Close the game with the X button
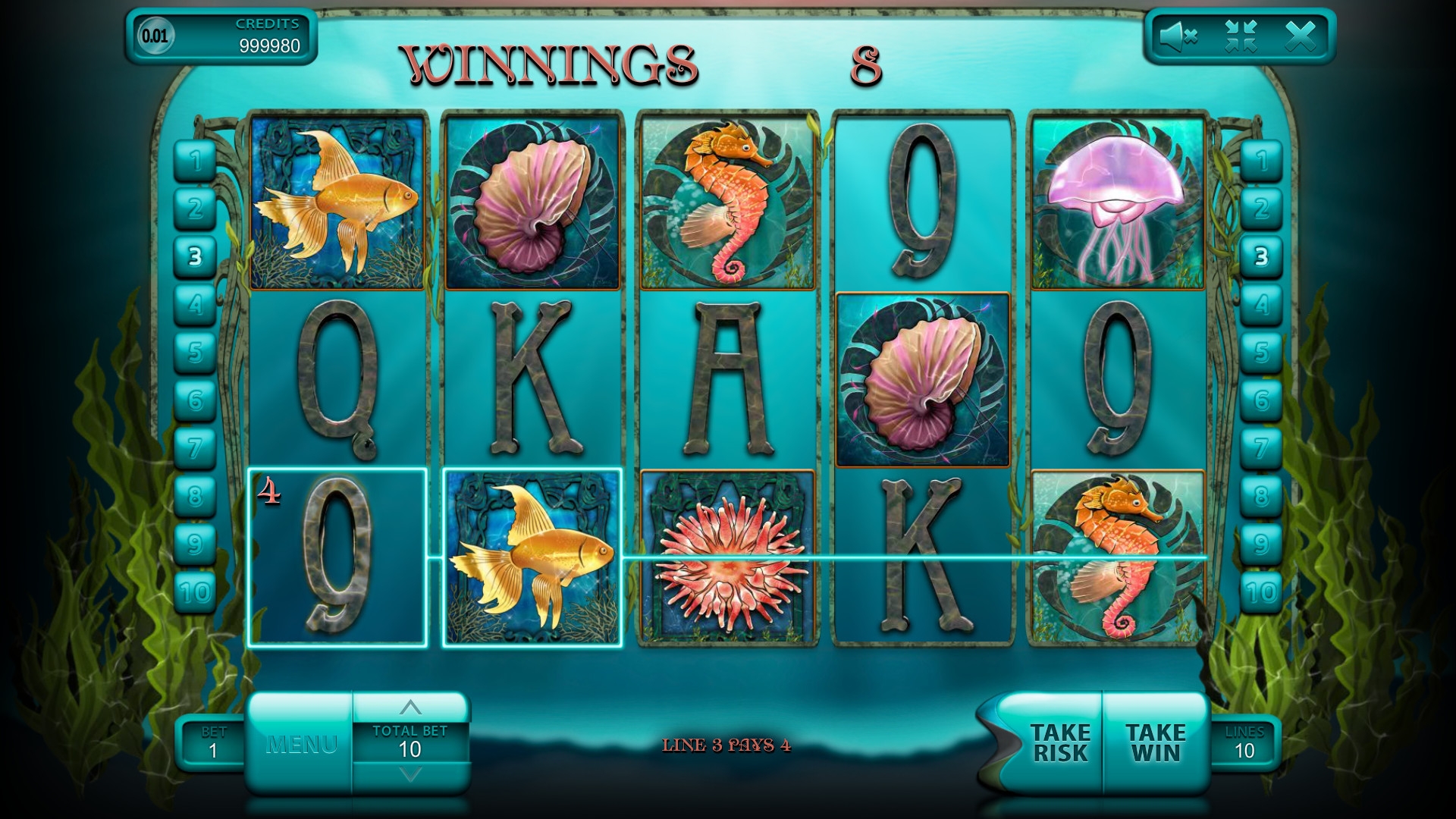Viewport: 1456px width, 819px height. pos(1300,36)
